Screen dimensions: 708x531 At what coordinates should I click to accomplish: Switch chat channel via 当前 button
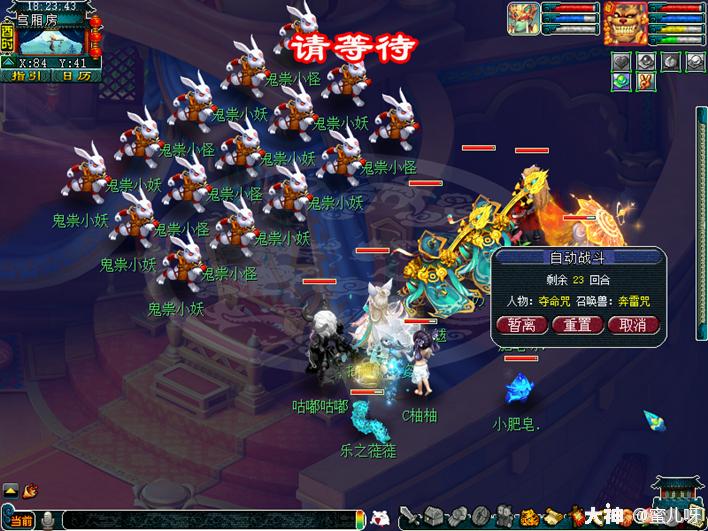pyautogui.click(x=20, y=521)
